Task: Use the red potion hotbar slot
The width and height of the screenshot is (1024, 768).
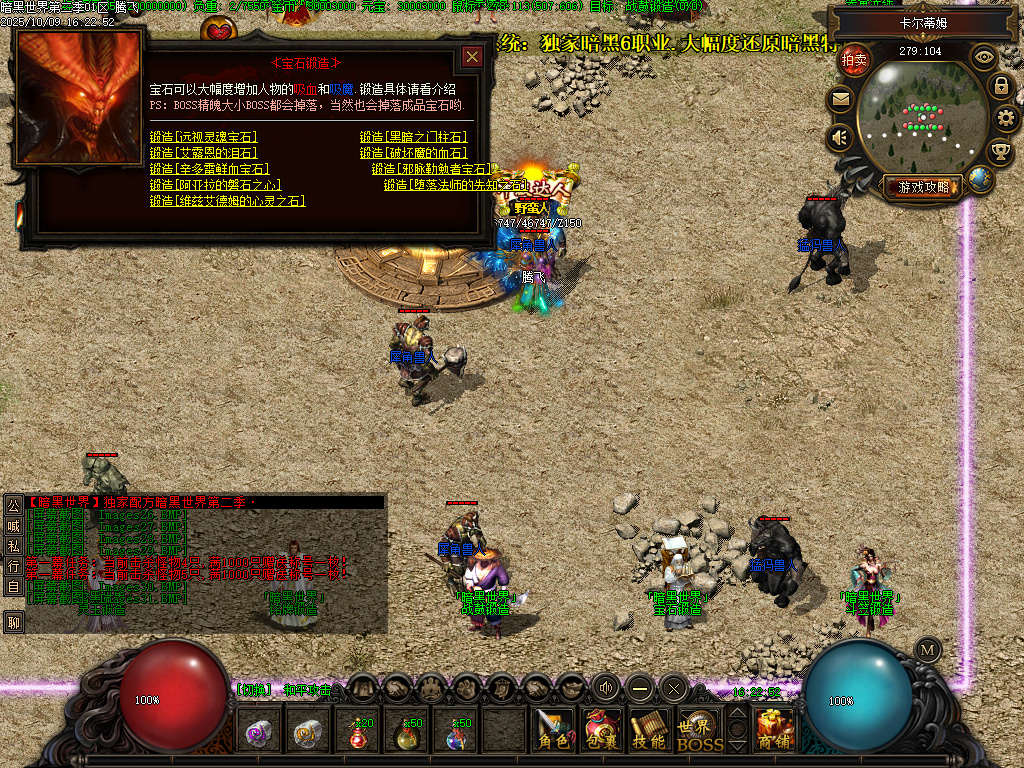Action: pyautogui.click(x=360, y=733)
